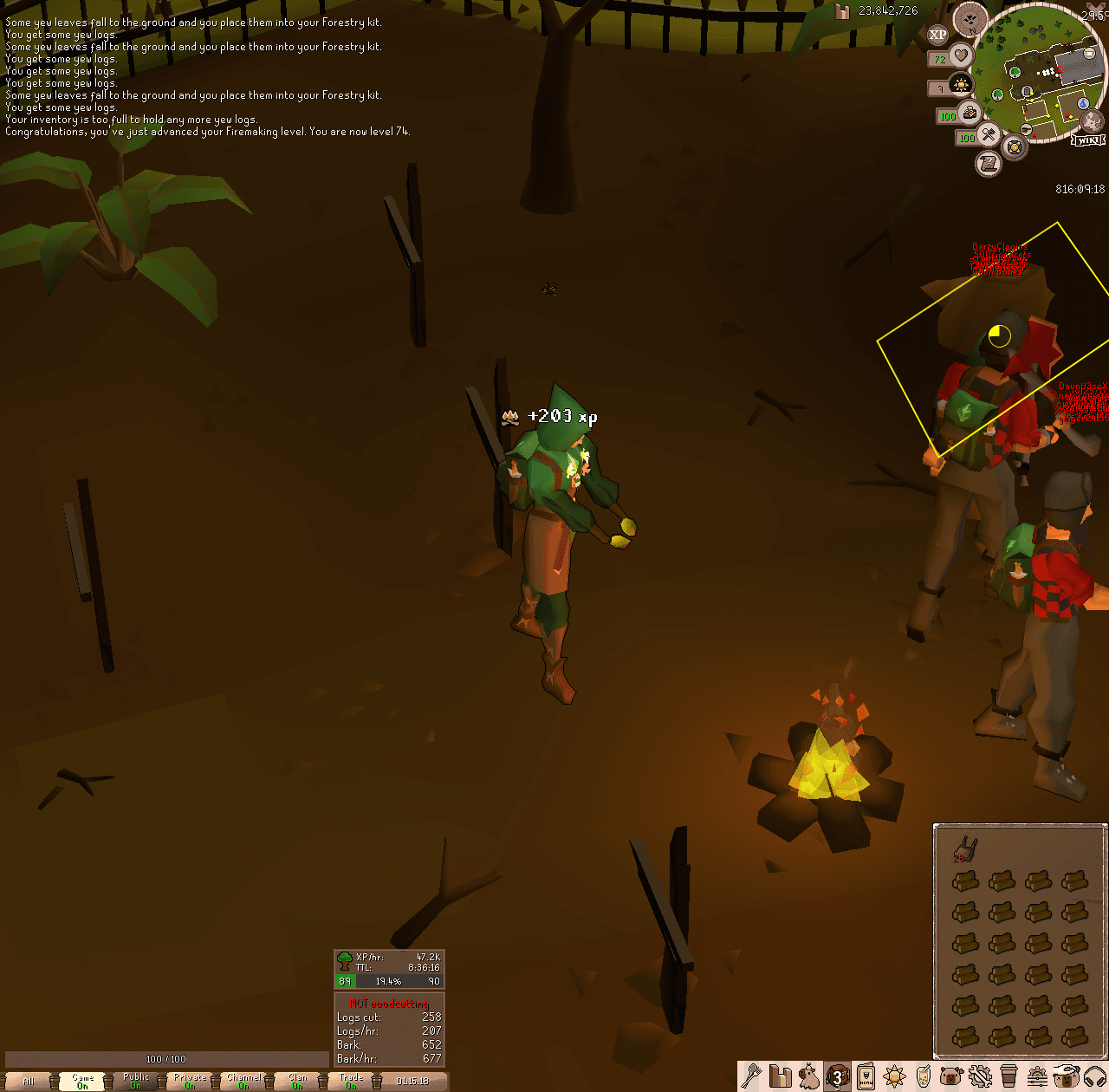Screen dimensions: 1109x1092
Task: Toggle the Trade chat filter
Action: point(351,1081)
